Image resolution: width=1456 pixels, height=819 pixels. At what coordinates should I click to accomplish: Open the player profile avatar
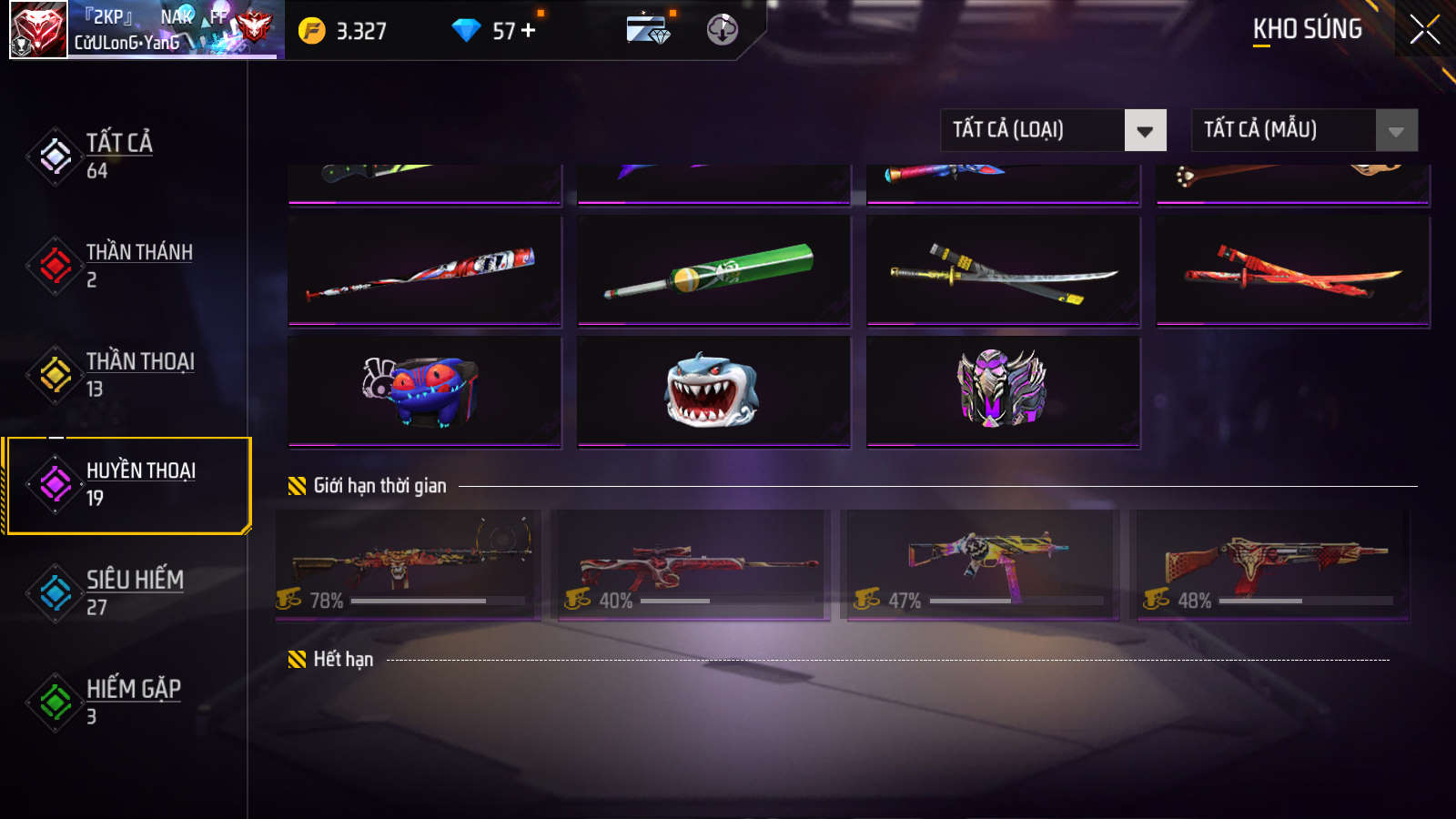tap(38, 30)
